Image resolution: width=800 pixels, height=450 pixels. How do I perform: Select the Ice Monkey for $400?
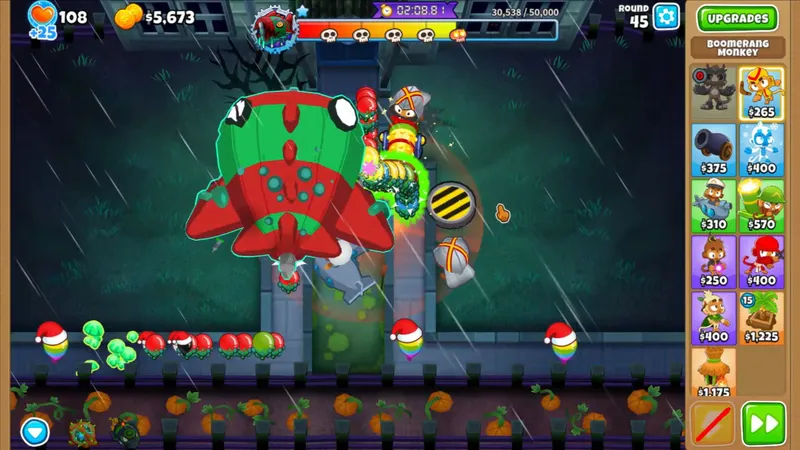click(761, 149)
